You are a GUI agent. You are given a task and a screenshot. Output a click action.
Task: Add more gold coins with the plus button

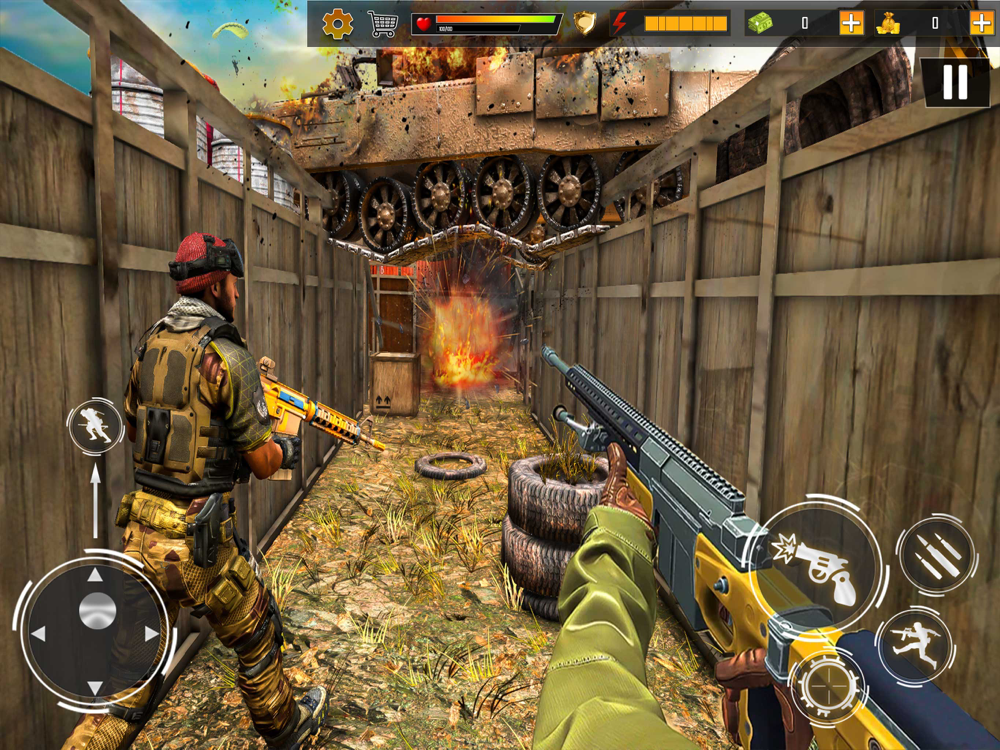(982, 23)
